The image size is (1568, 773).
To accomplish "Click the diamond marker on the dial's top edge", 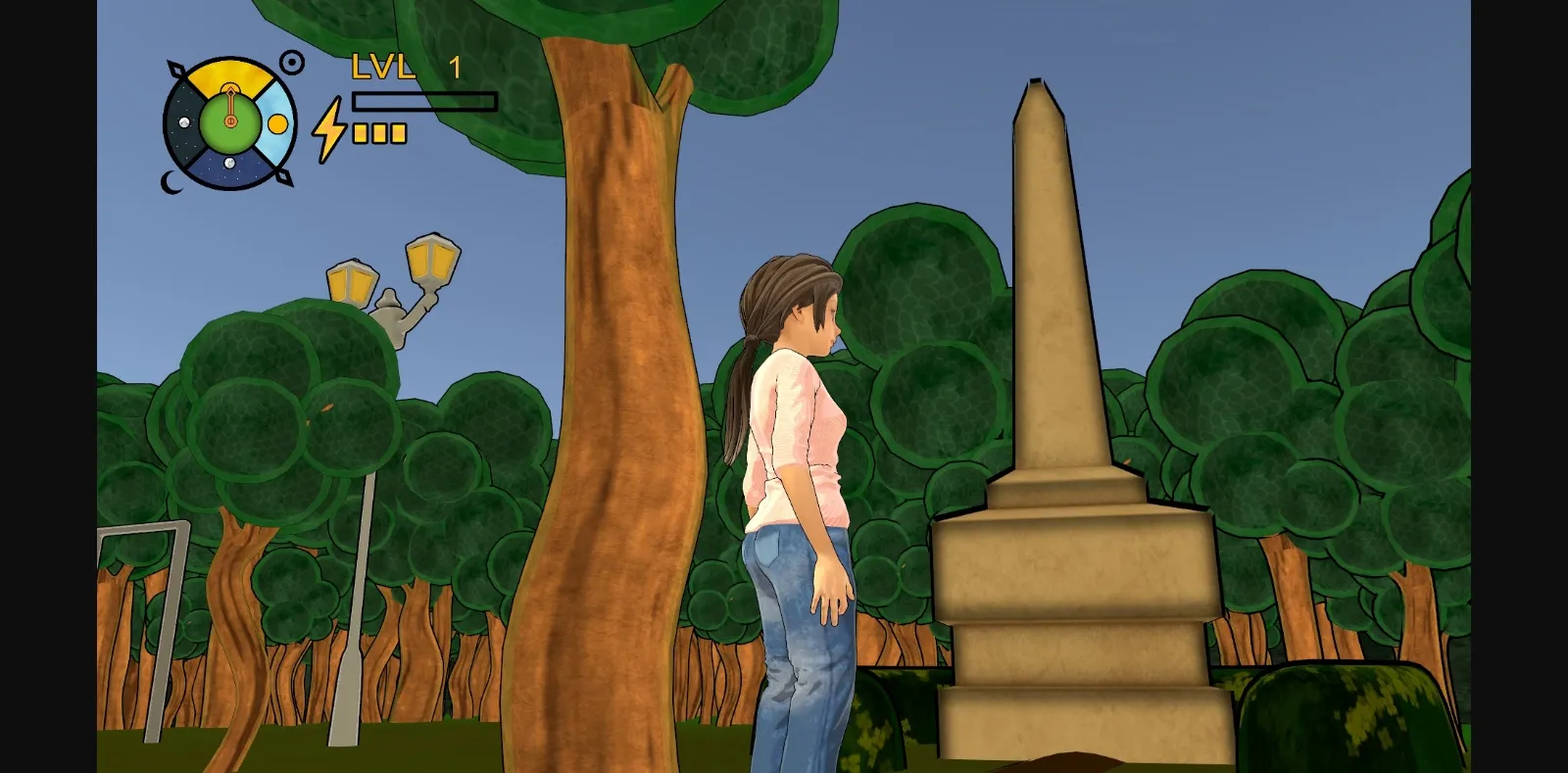I will coord(176,69).
